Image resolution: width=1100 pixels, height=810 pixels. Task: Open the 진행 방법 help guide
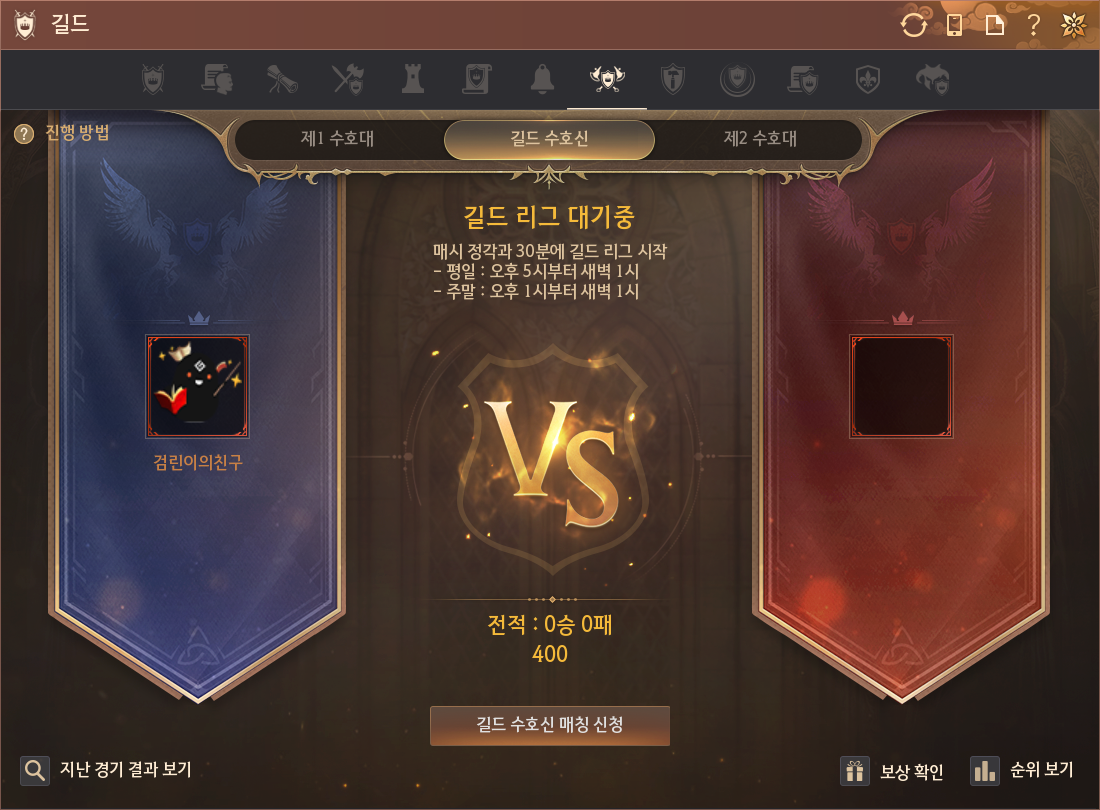click(x=62, y=133)
